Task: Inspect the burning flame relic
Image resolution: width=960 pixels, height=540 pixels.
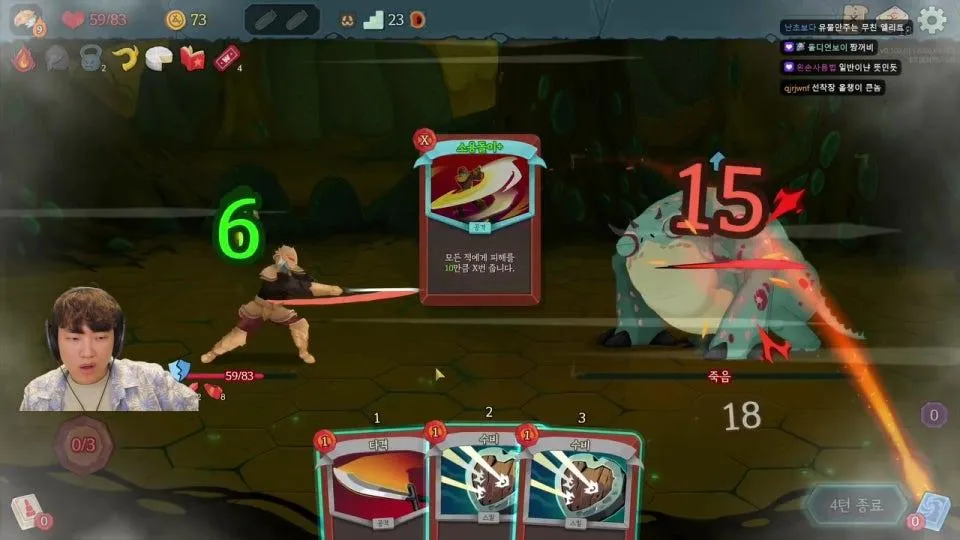Action: pyautogui.click(x=22, y=59)
